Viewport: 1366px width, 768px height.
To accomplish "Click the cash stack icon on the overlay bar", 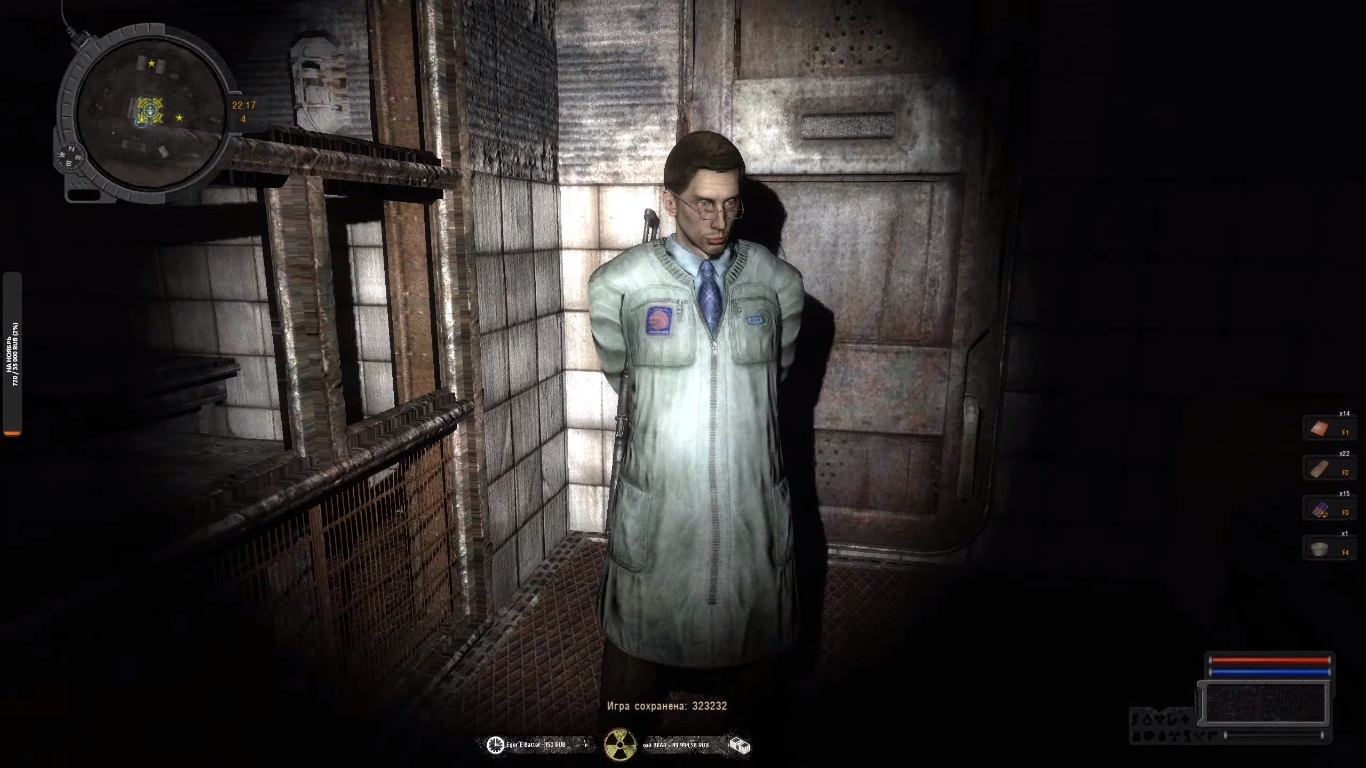I will coord(738,745).
